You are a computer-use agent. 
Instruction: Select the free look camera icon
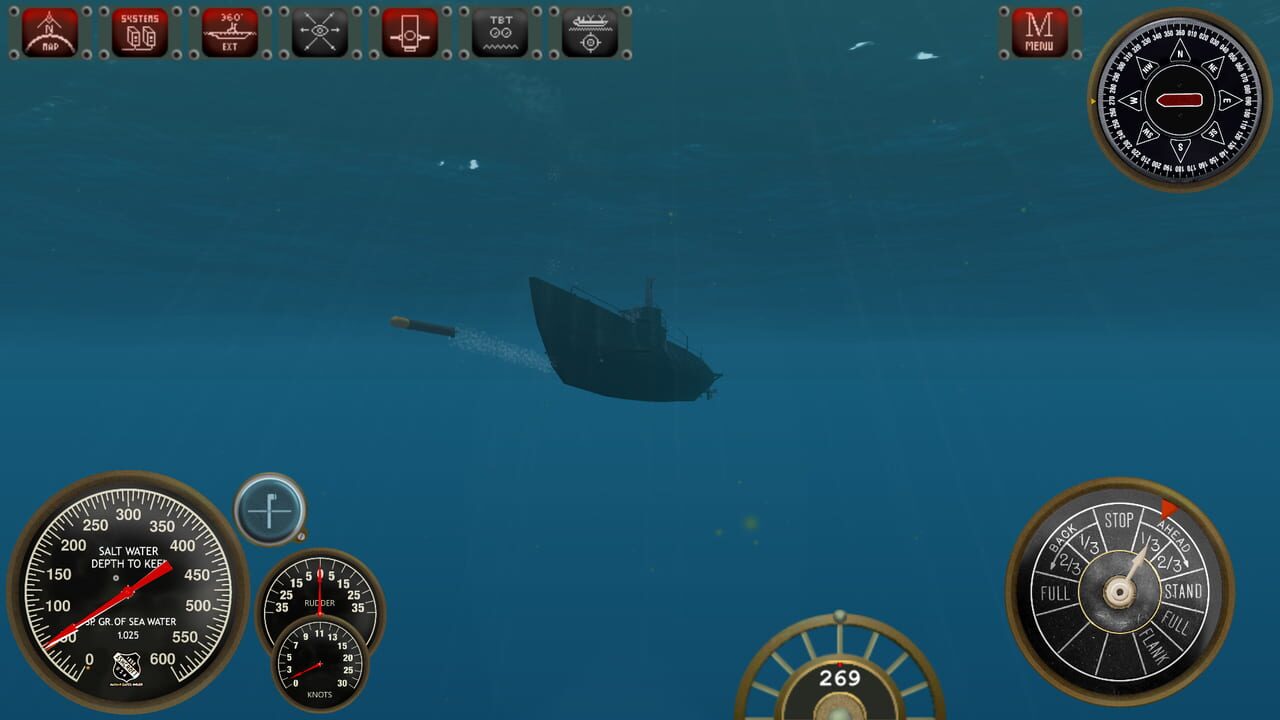point(319,31)
